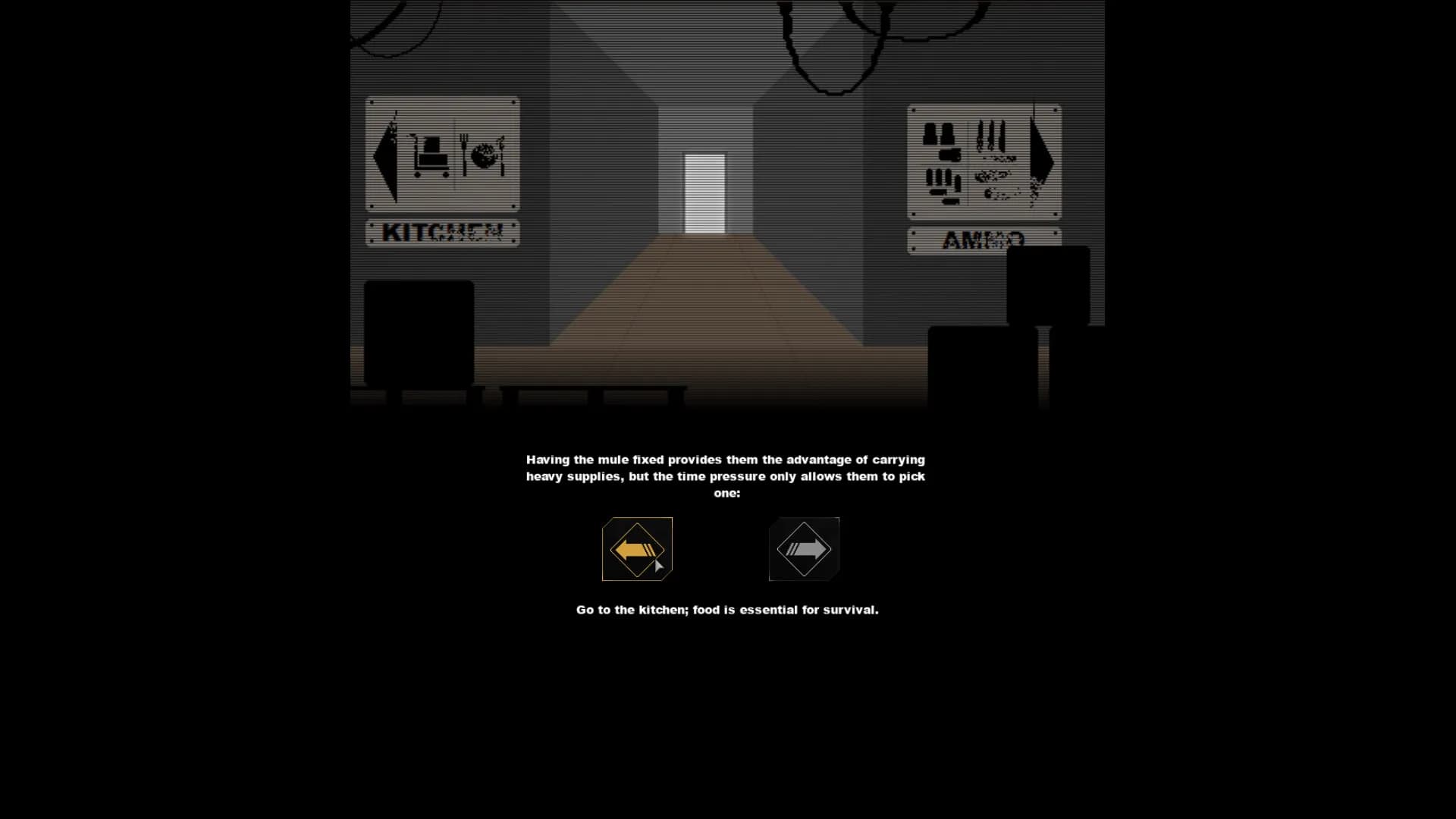
Task: Click the narration text about the mule
Action: pyautogui.click(x=725, y=475)
